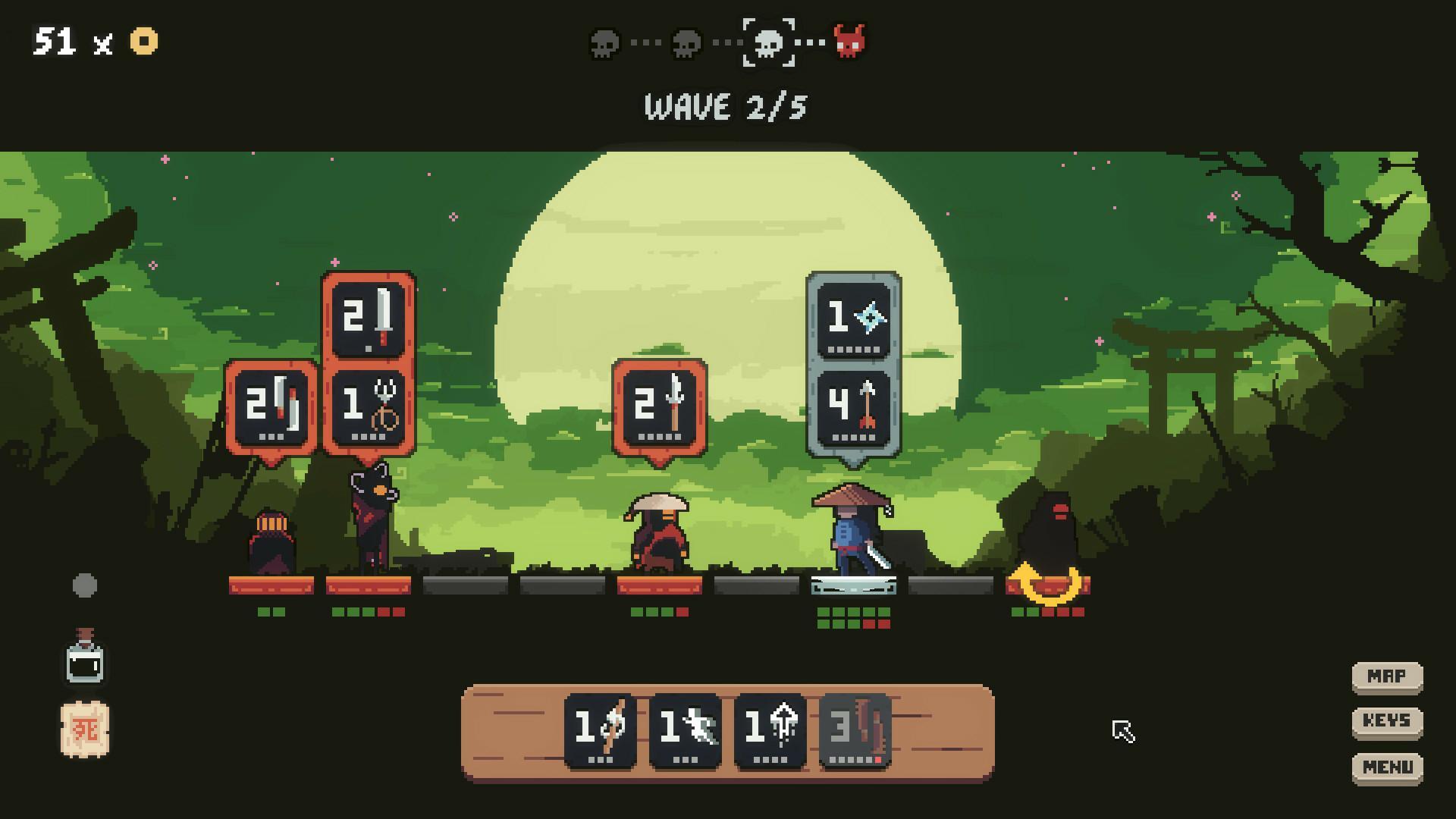Open the MENU
This screenshot has width=1456, height=819.
point(1387,766)
